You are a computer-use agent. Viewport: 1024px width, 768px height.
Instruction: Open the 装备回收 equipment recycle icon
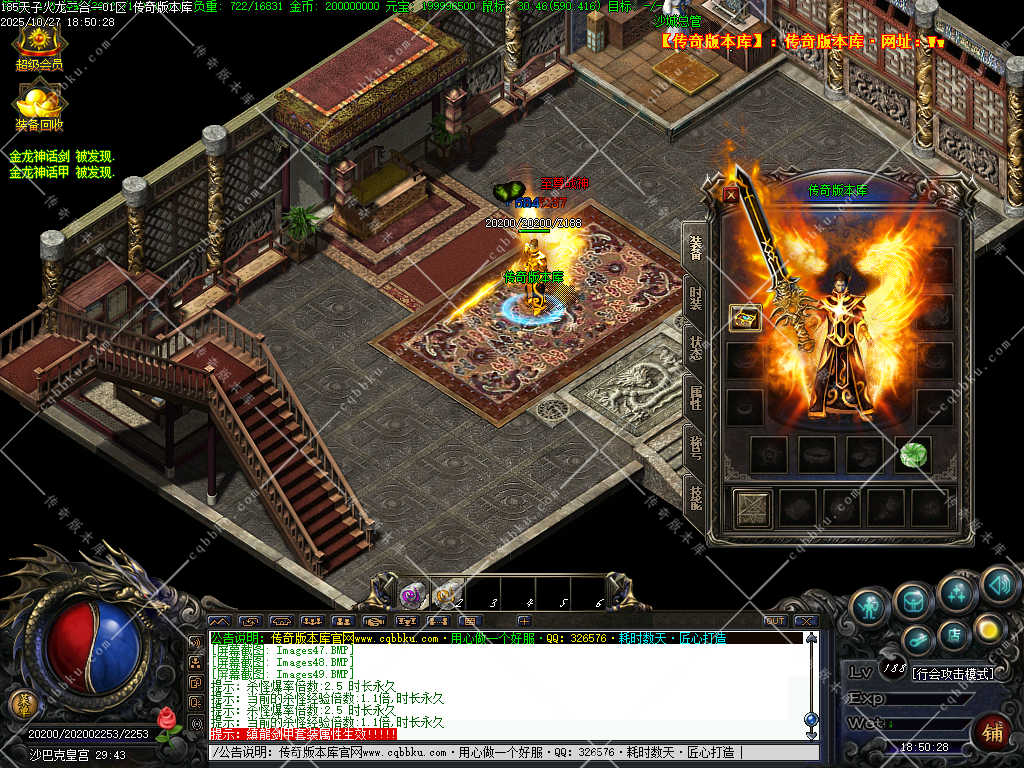pos(39,104)
